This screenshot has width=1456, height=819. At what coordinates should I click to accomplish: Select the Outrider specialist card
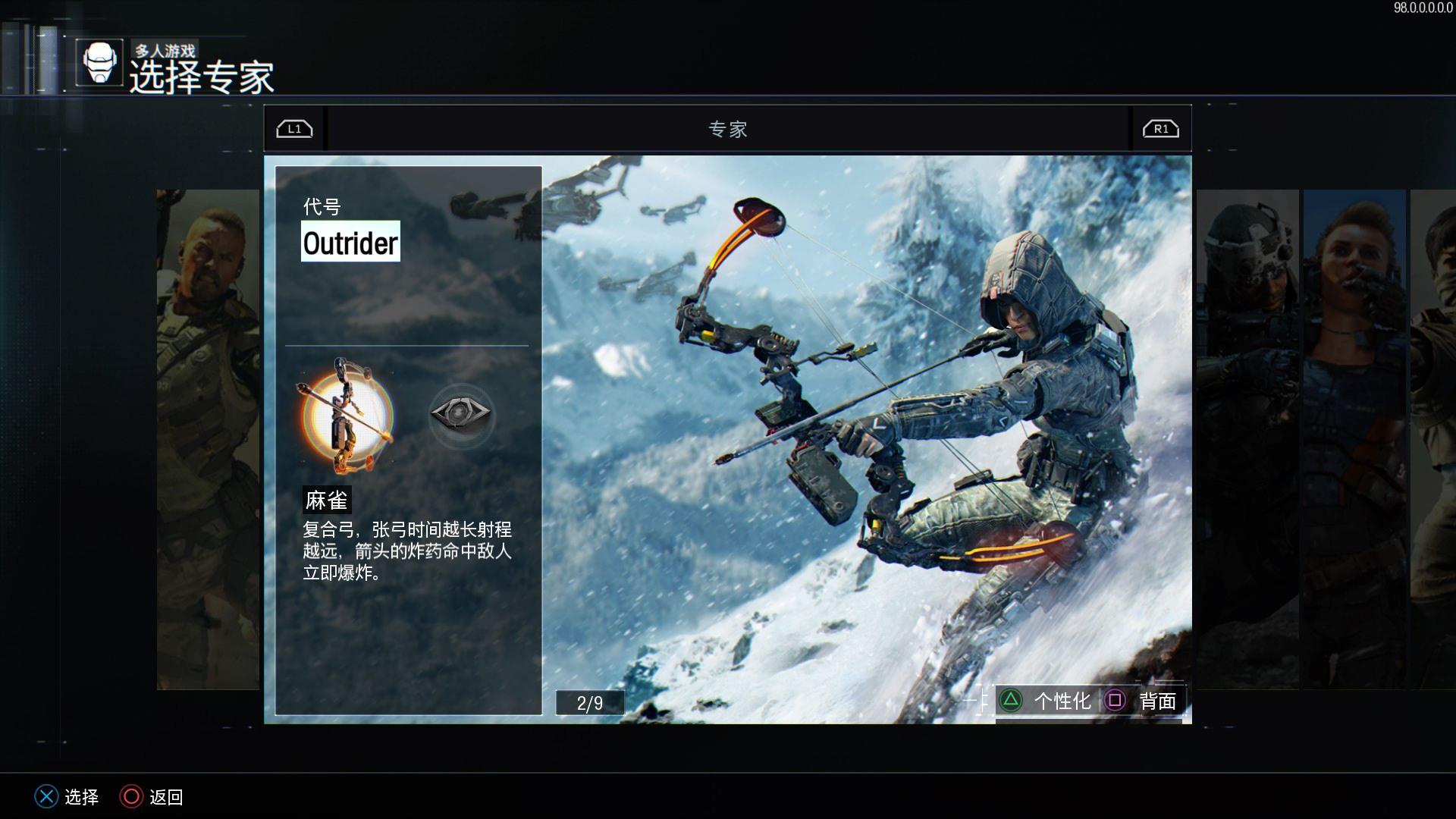[866, 438]
